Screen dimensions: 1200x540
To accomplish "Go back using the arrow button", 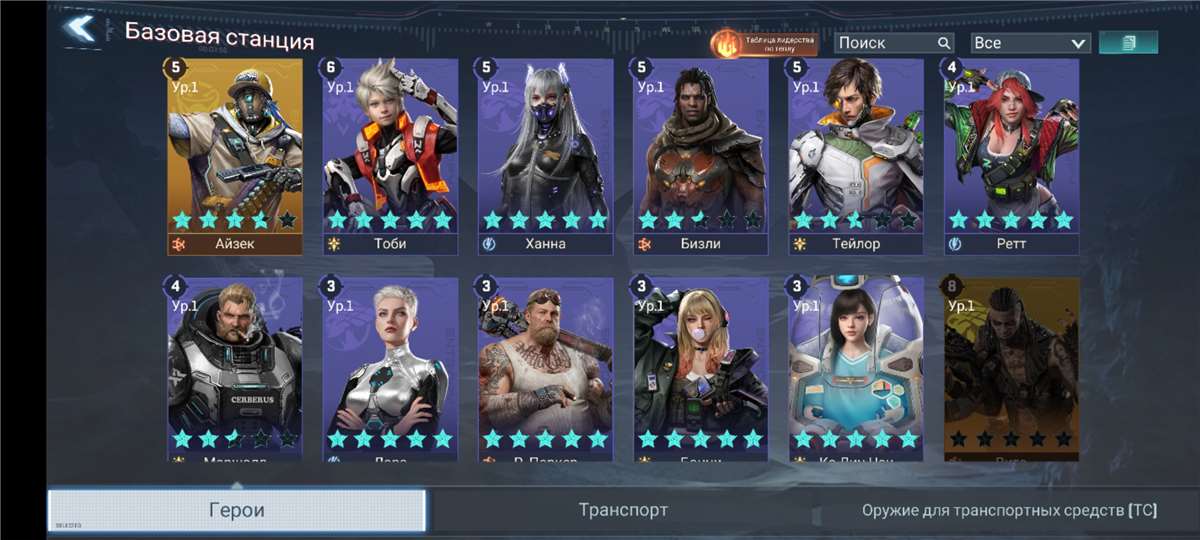I will [x=80, y=29].
